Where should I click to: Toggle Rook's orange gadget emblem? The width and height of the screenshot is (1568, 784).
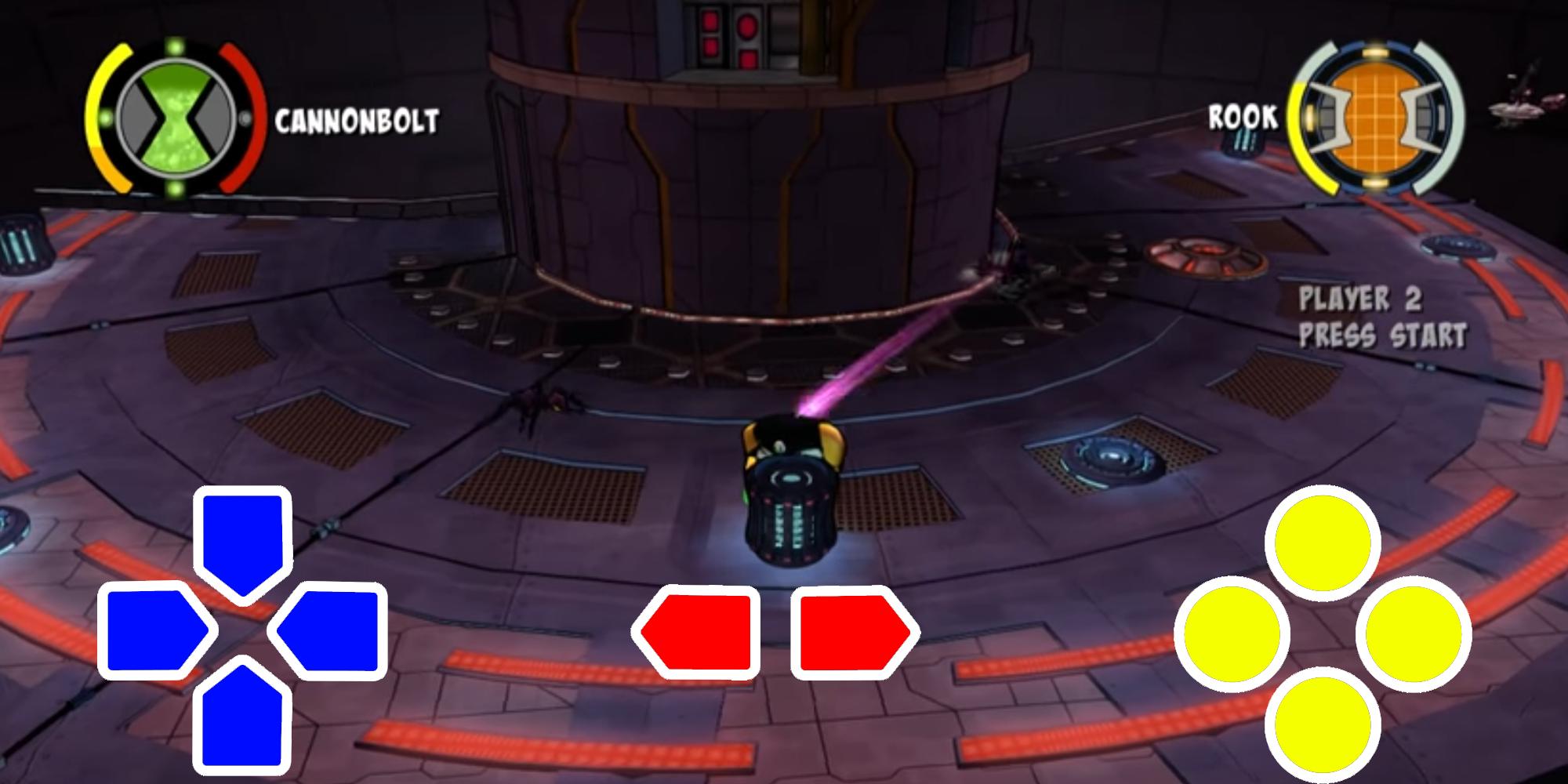1376,118
